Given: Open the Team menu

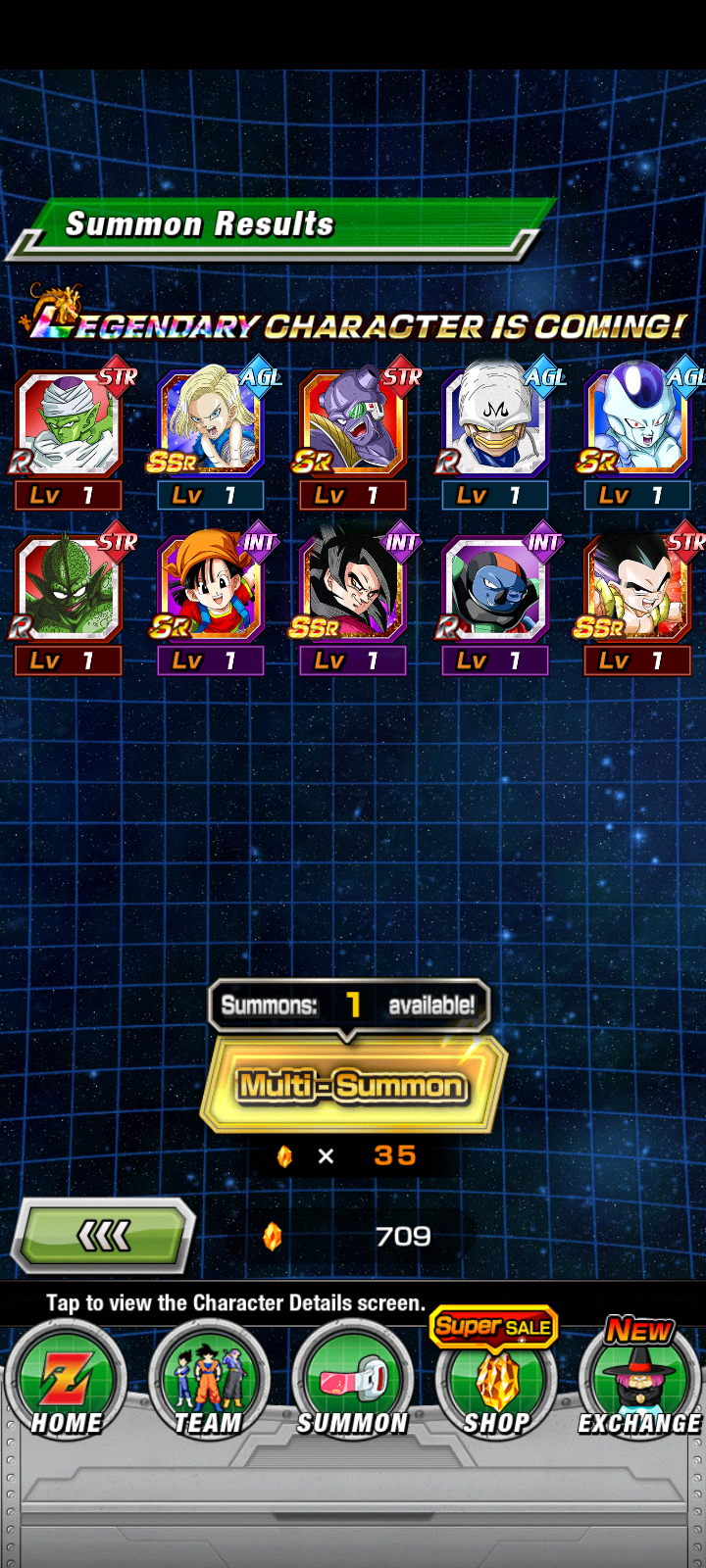Looking at the screenshot, I should (x=208, y=1382).
